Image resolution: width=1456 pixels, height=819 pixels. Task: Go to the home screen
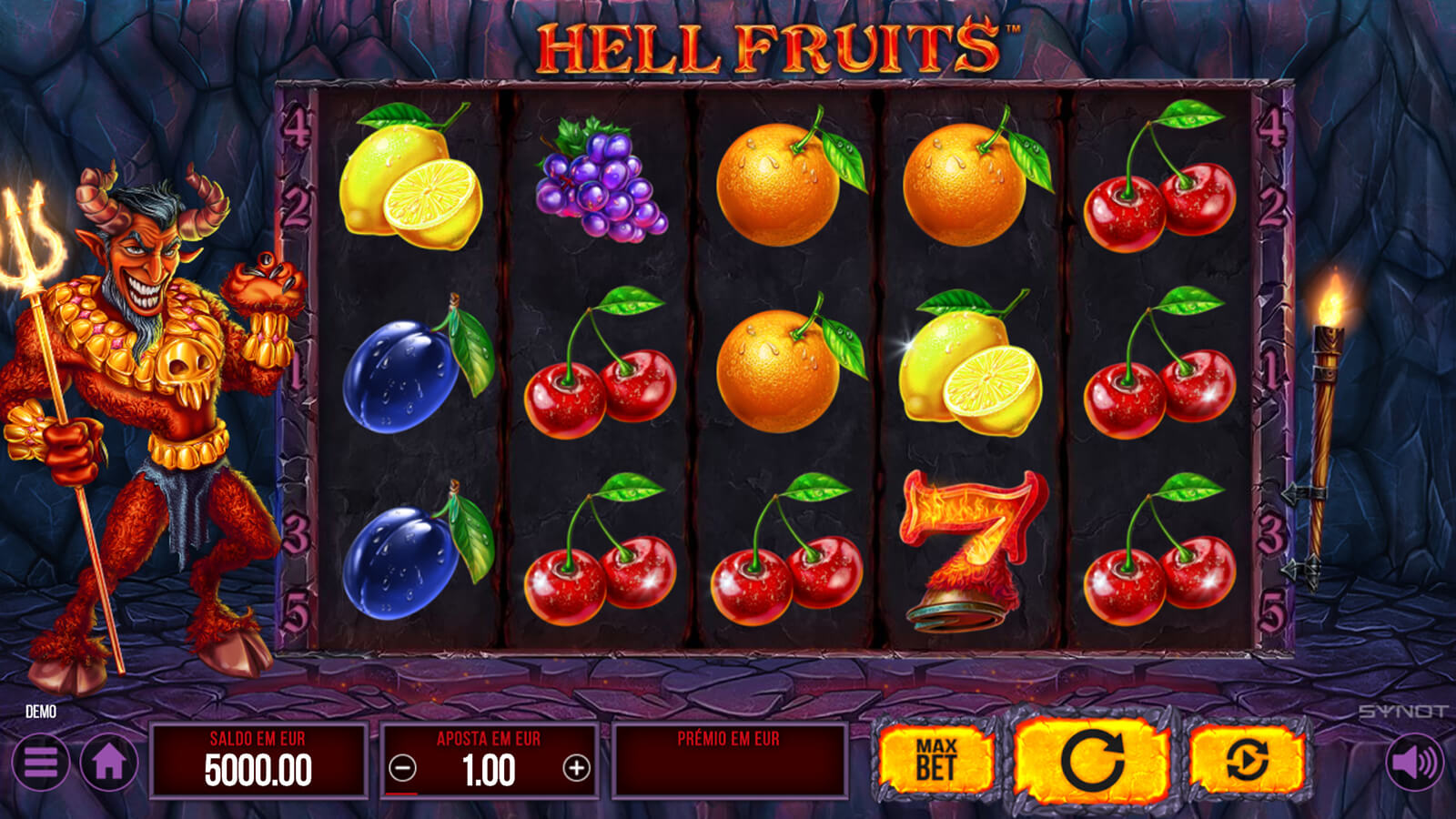point(109,762)
